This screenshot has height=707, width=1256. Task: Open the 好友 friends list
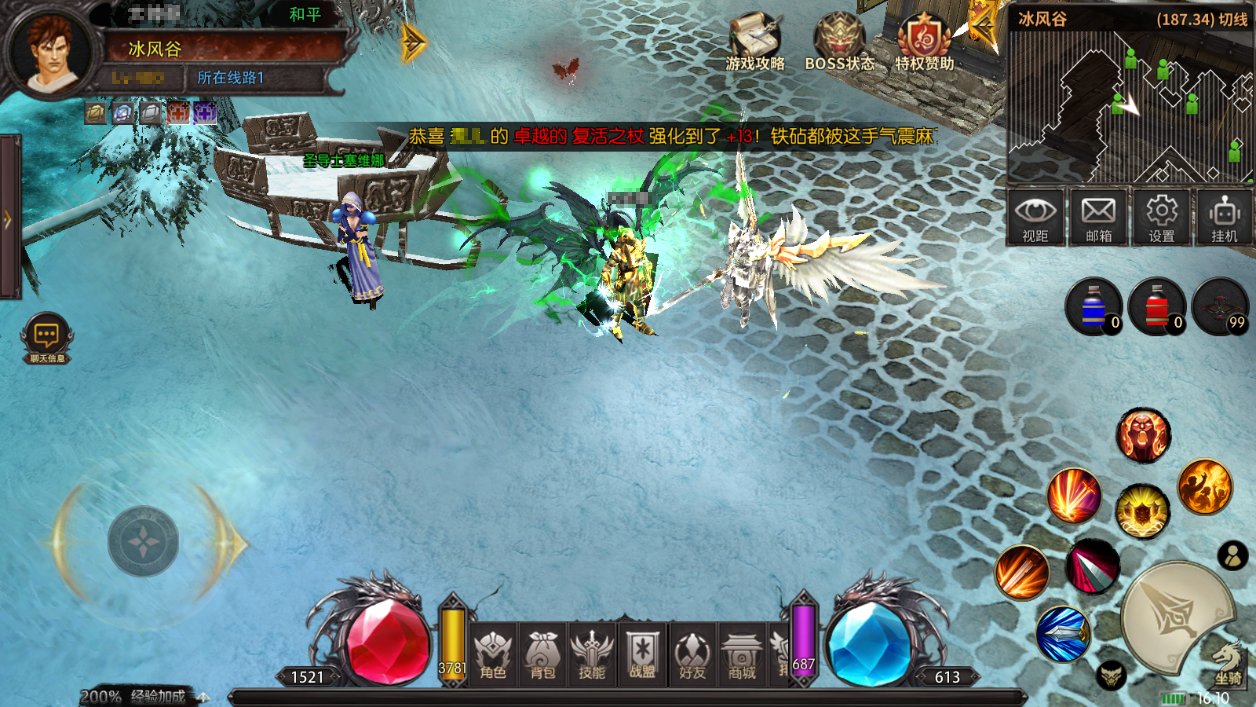click(x=692, y=653)
